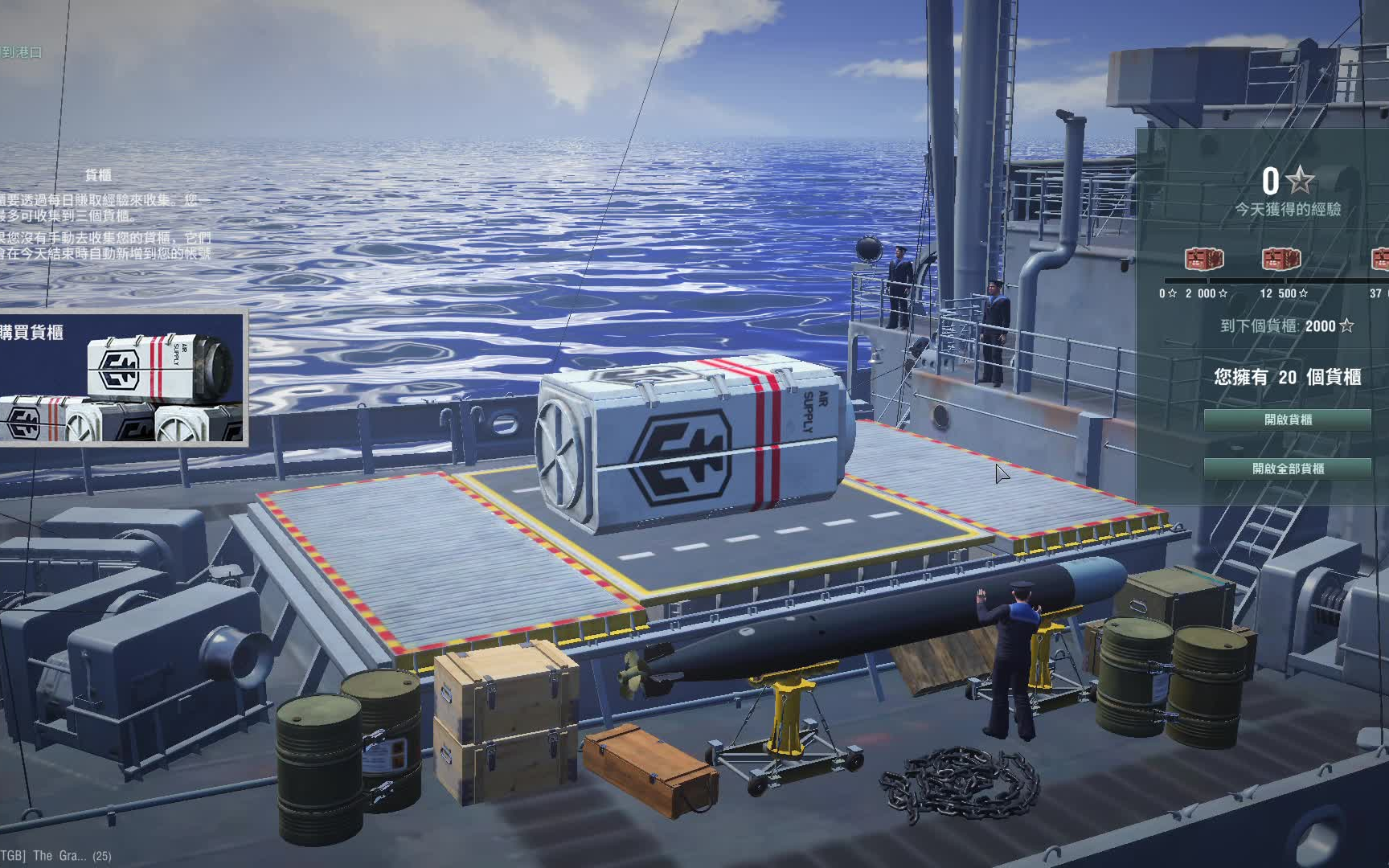1389x868 pixels.
Task: Select the red container icon at 12 500 XP
Action: tap(1281, 260)
